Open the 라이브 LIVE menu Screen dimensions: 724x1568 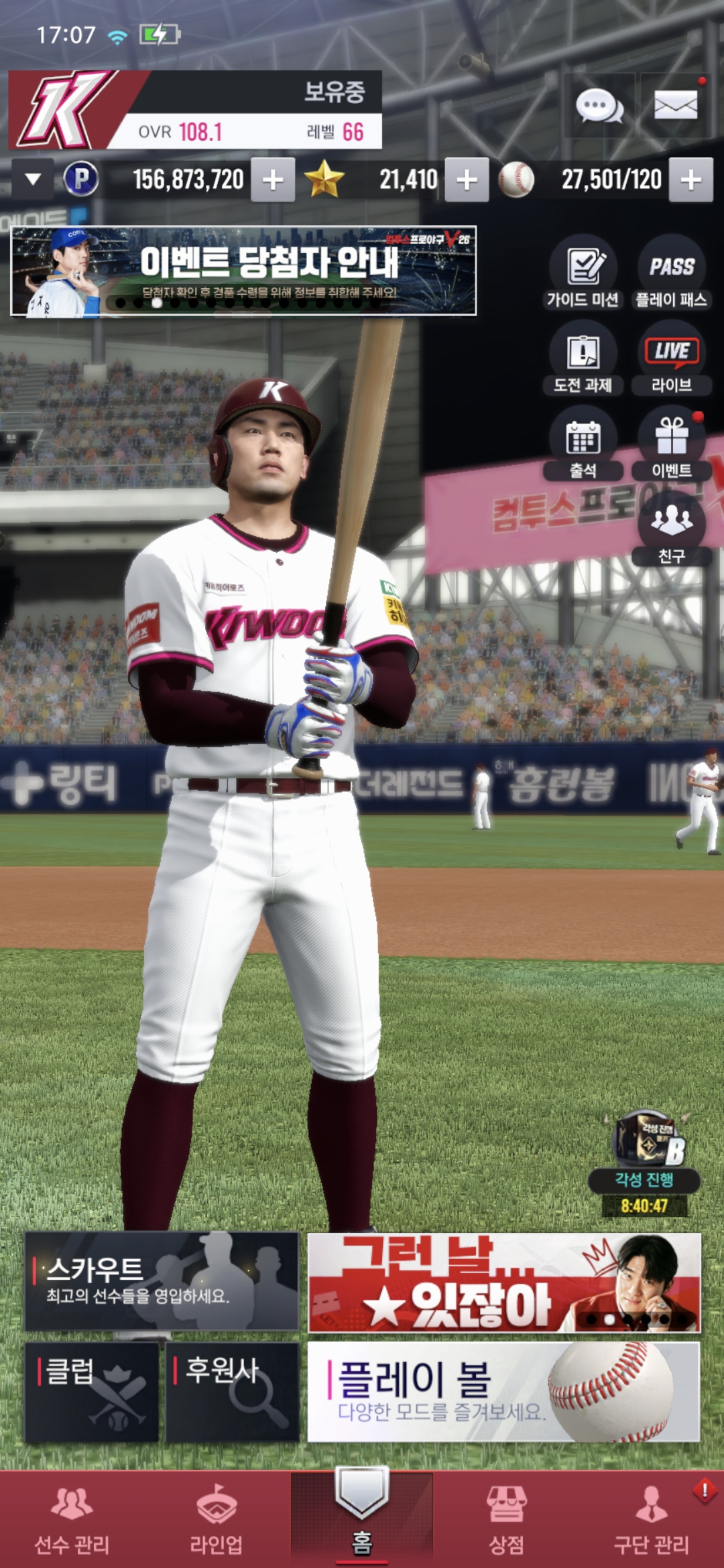point(671,358)
